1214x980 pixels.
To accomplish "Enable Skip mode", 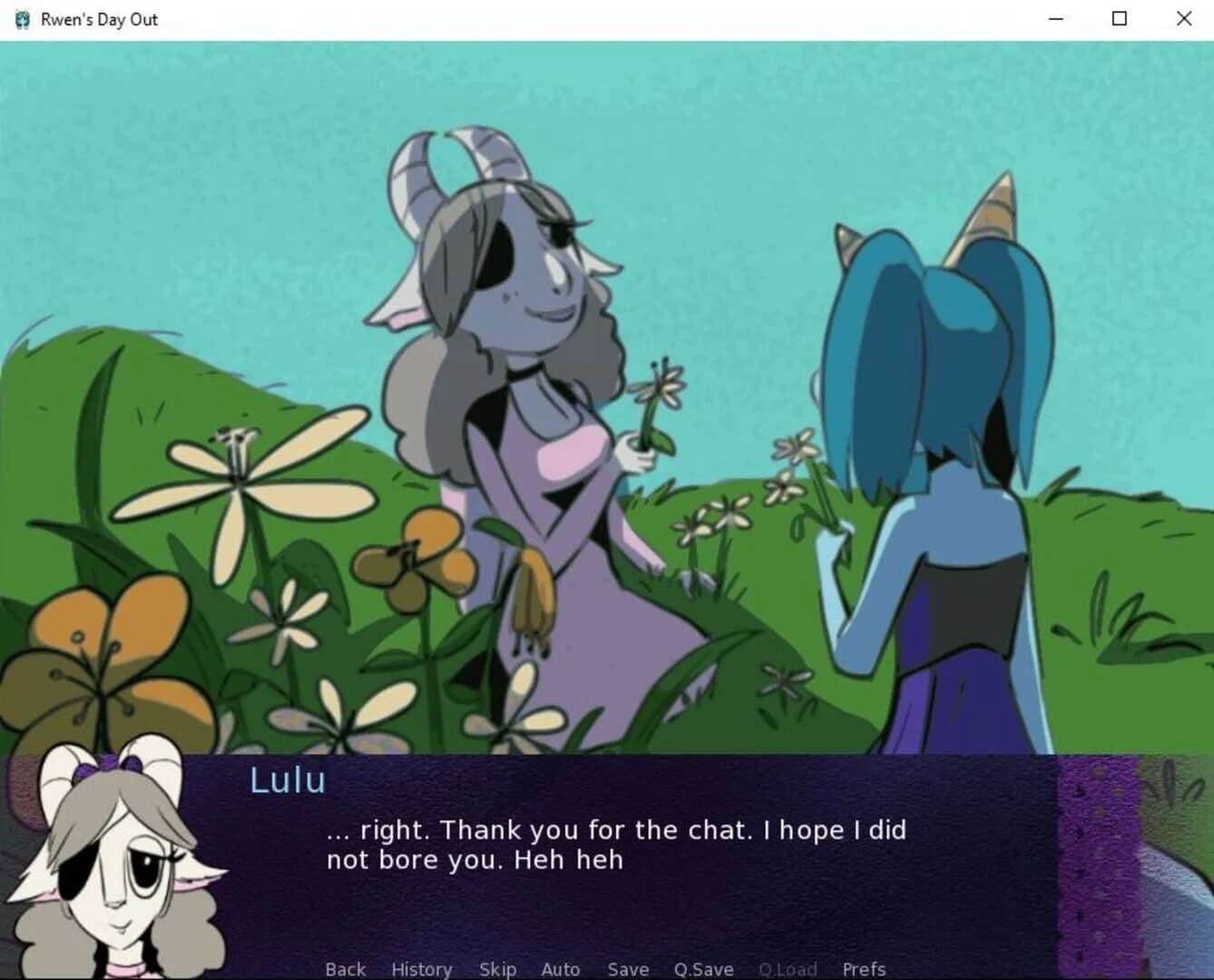I will (497, 969).
